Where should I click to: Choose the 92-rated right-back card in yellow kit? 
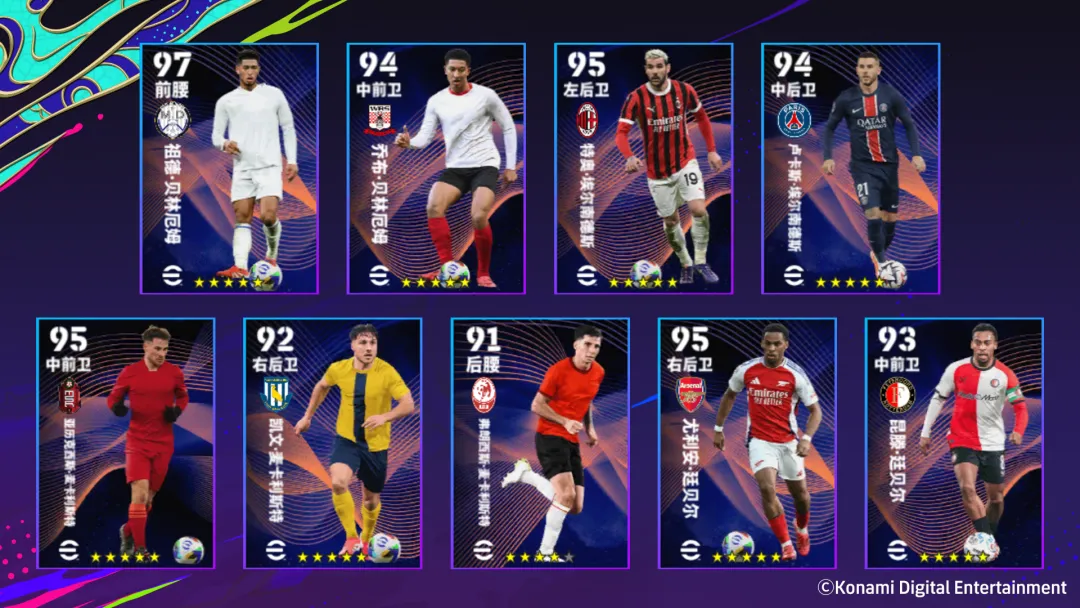pos(333,443)
